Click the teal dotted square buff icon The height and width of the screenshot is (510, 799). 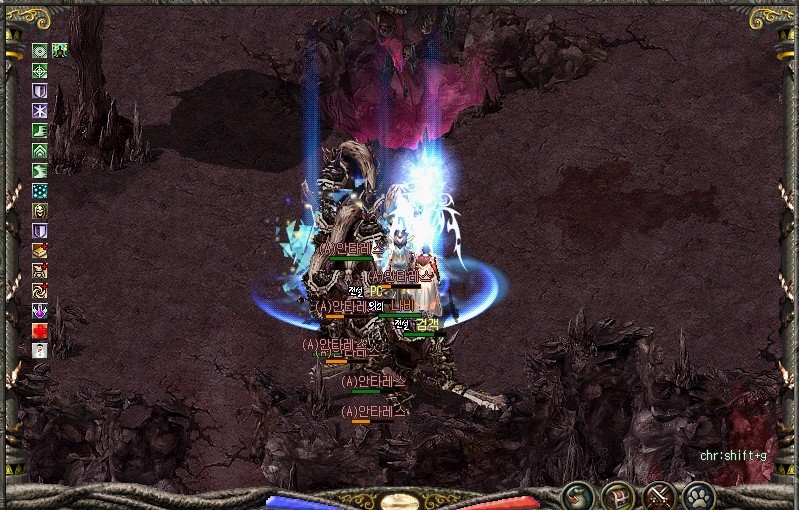point(40,190)
